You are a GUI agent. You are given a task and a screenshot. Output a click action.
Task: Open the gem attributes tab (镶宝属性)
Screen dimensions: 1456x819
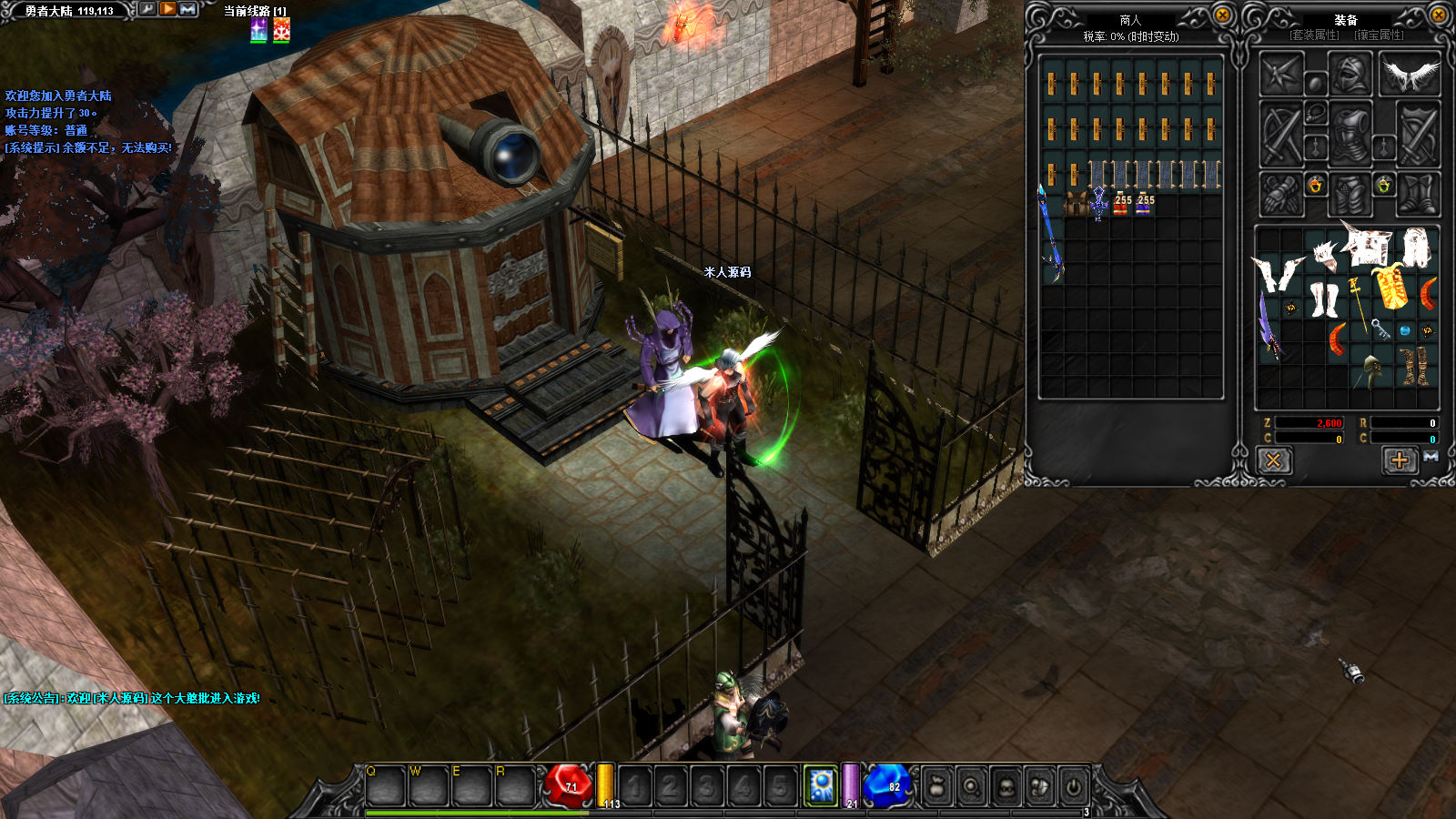click(x=1379, y=35)
